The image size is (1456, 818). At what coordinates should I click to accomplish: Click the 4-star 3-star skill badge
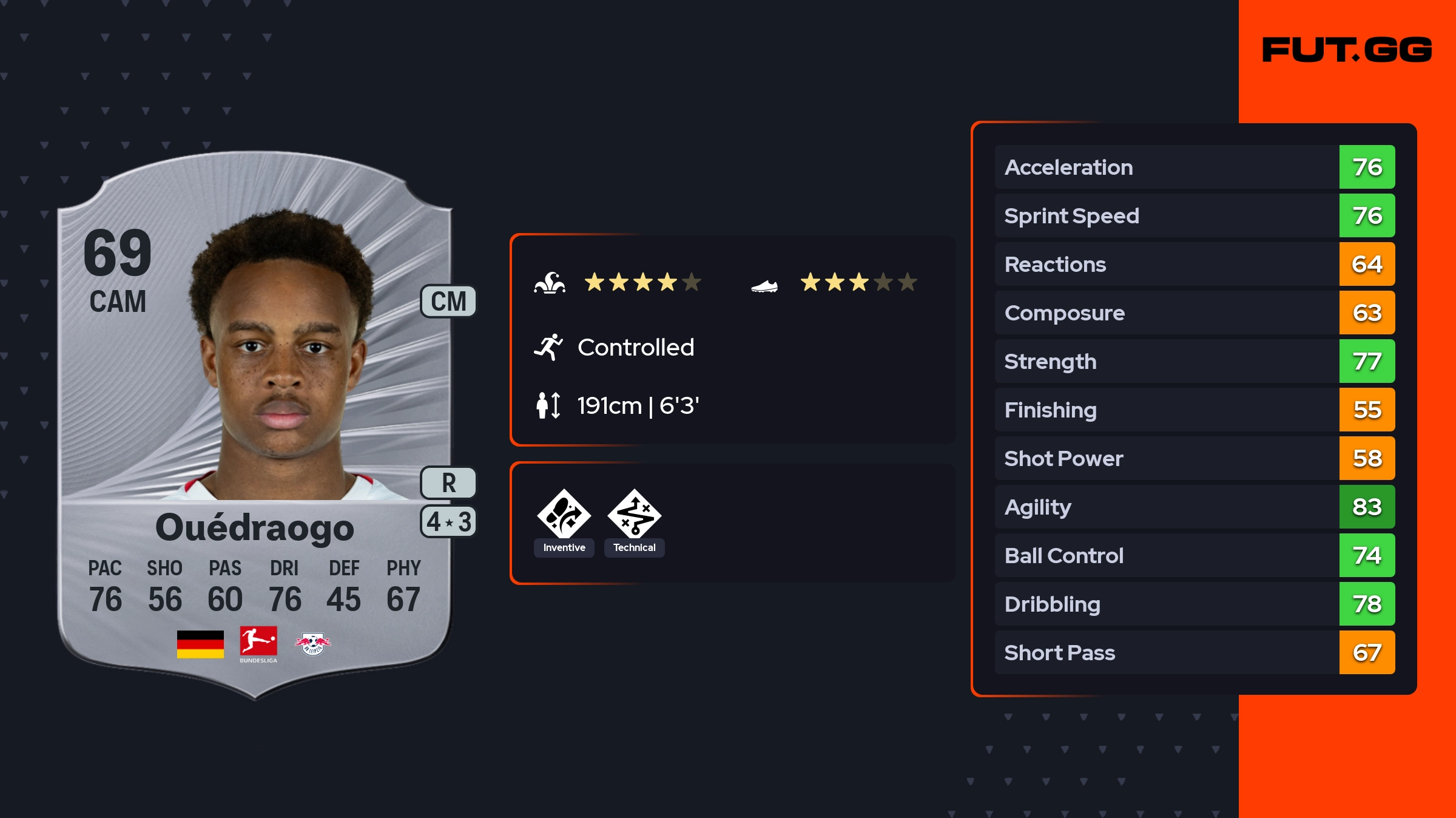448,522
